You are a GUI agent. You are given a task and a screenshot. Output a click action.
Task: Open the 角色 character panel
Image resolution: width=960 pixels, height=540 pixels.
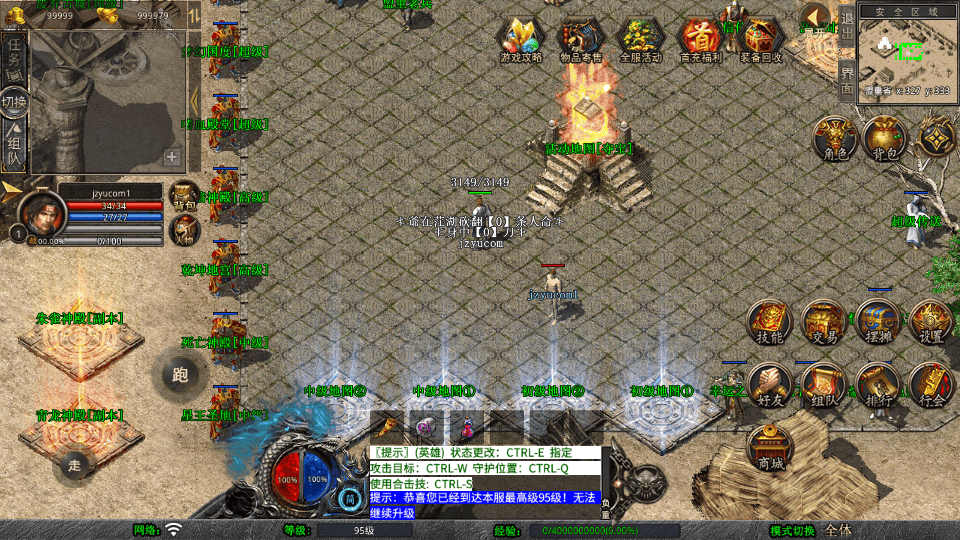pos(831,138)
